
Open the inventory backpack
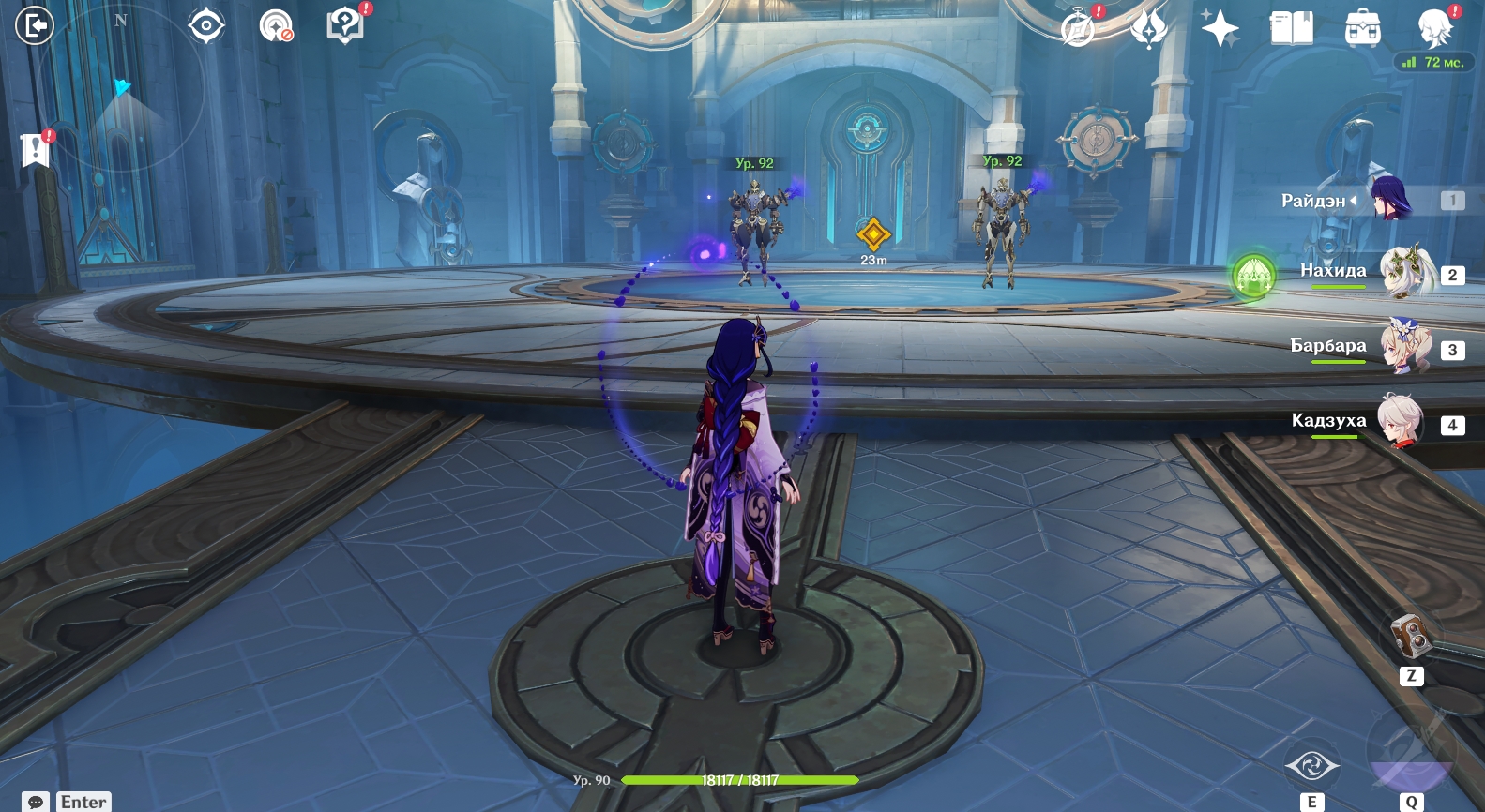pyautogui.click(x=1362, y=29)
